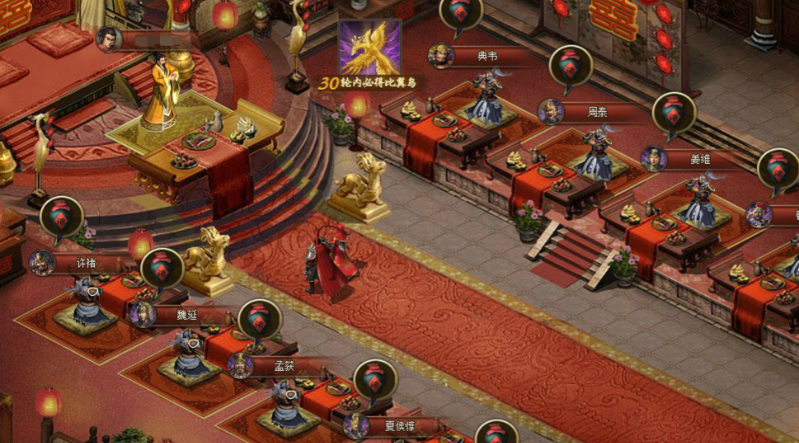
Task: Tap the wine jar bubble above 孟获
Action: (259, 318)
